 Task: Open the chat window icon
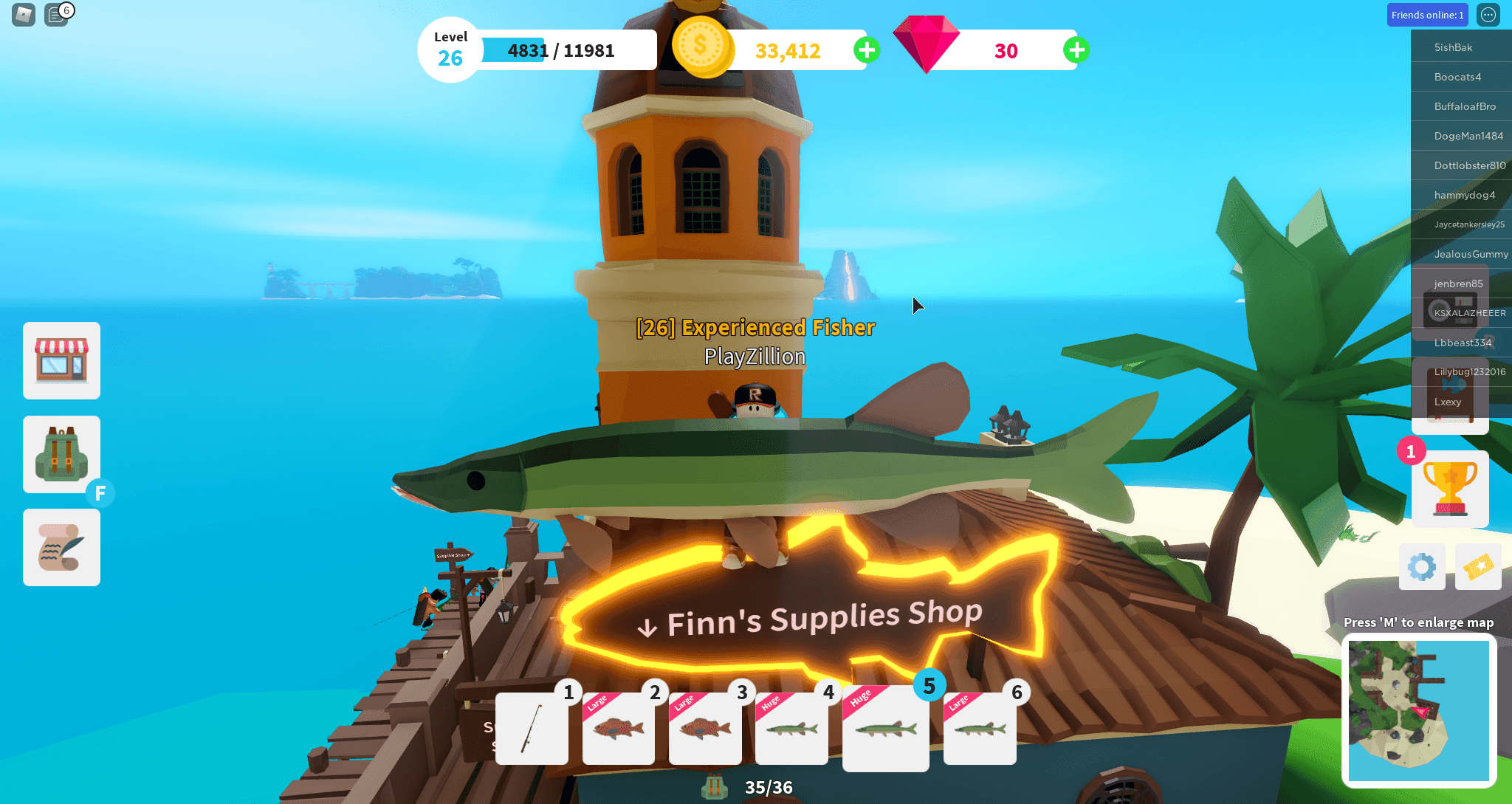[x=56, y=14]
